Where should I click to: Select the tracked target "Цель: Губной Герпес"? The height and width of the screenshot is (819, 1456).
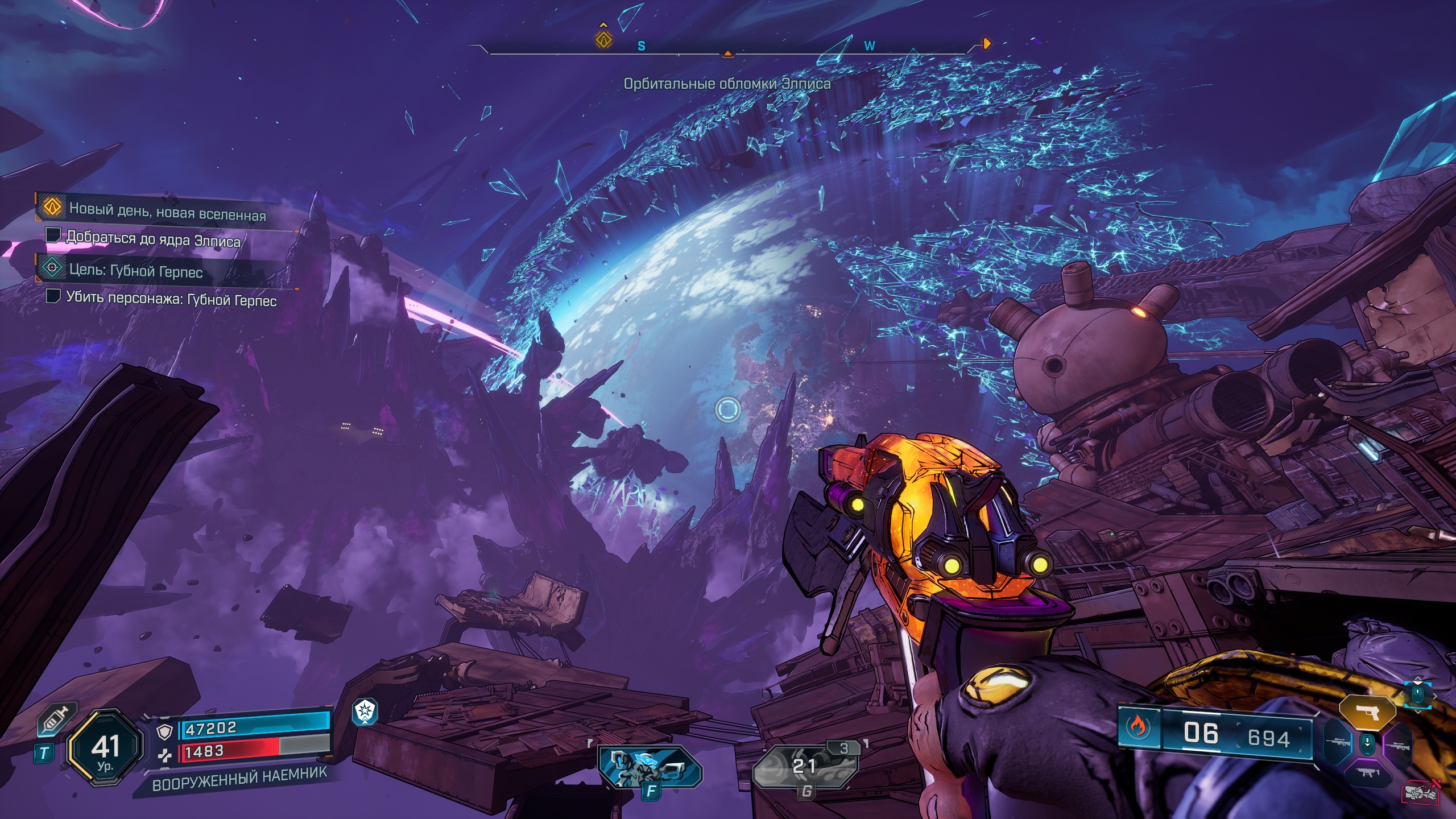coord(135,271)
